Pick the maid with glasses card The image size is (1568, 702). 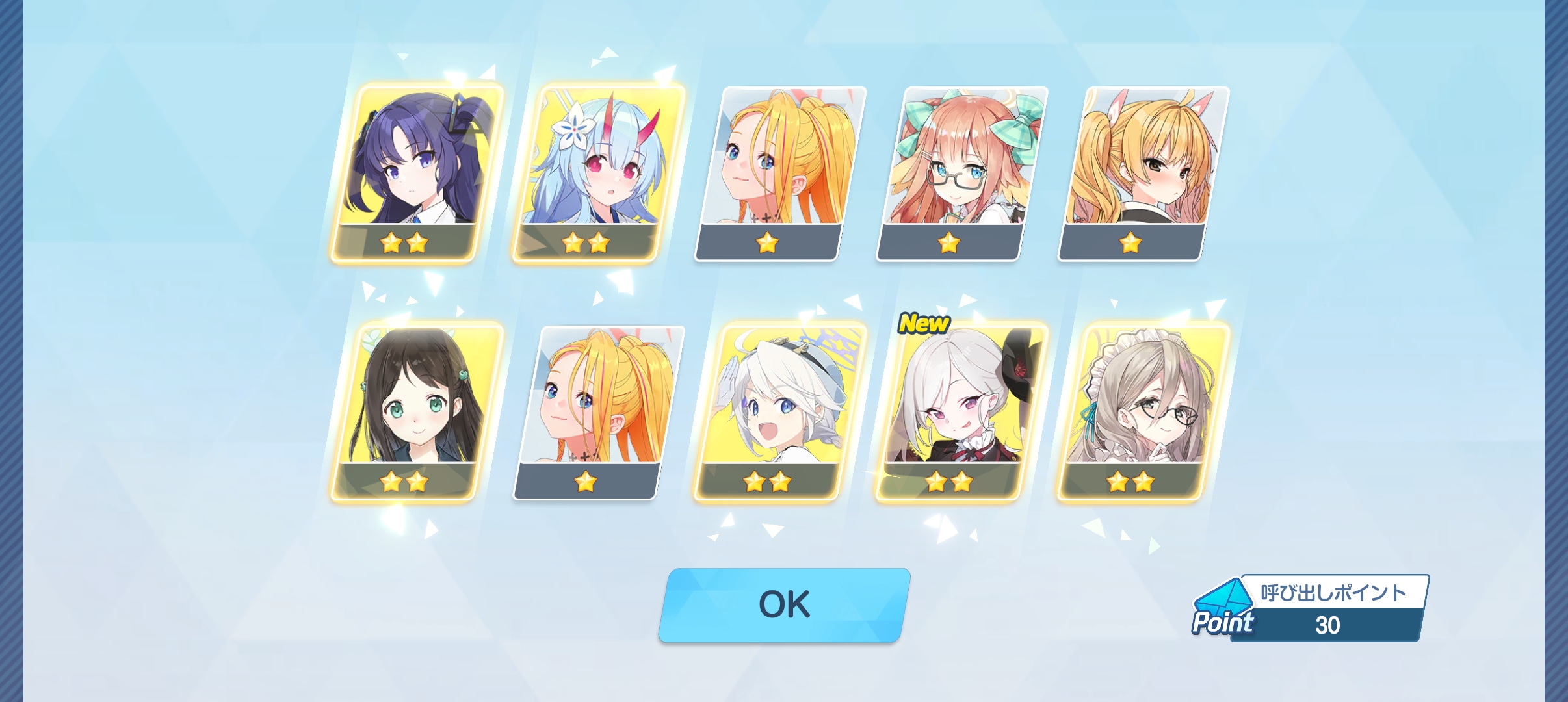pyautogui.click(x=1144, y=411)
